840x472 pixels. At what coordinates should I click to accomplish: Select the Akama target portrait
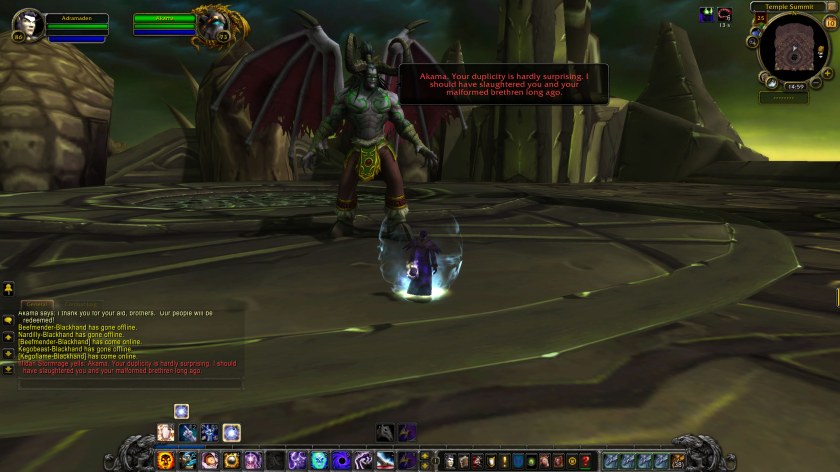coord(210,24)
